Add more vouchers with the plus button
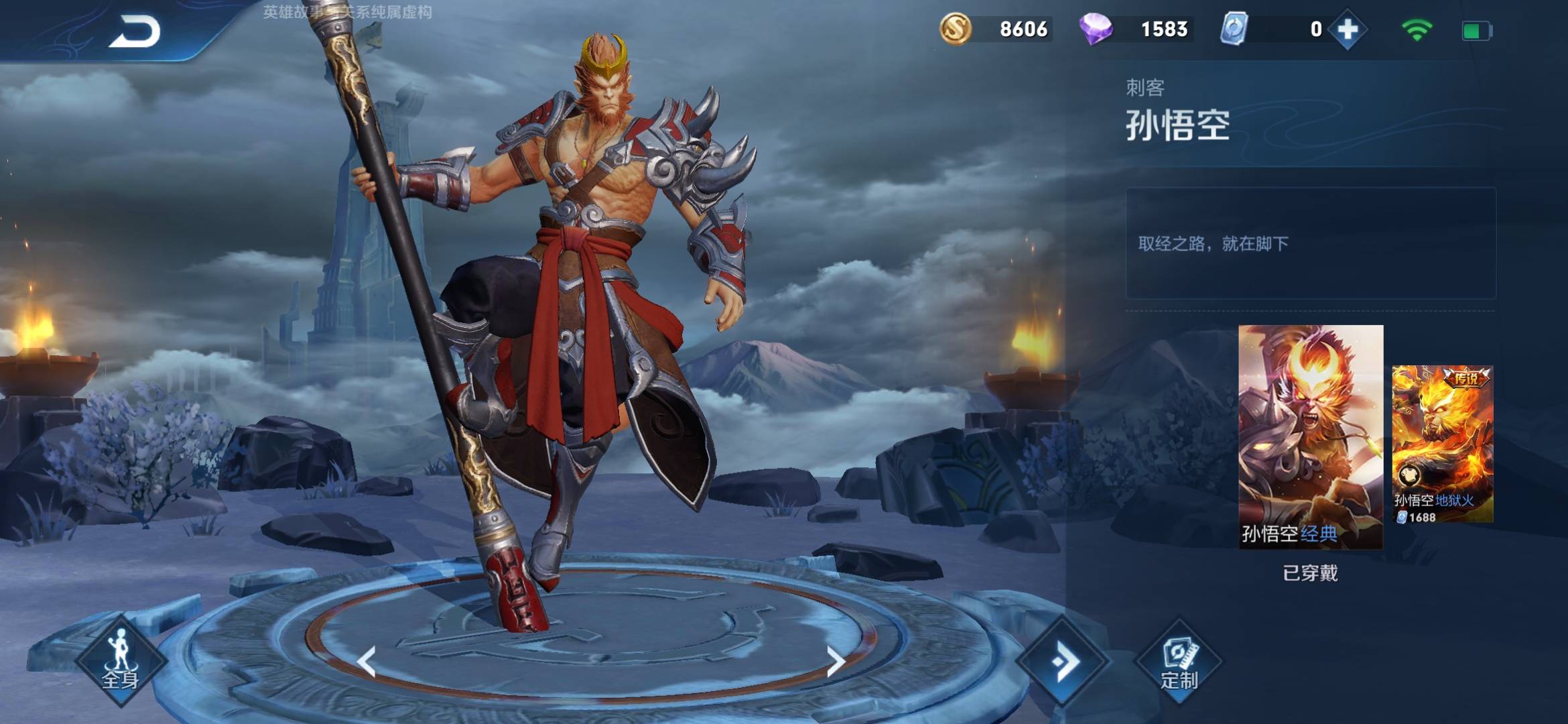This screenshot has width=1568, height=724. (1347, 29)
